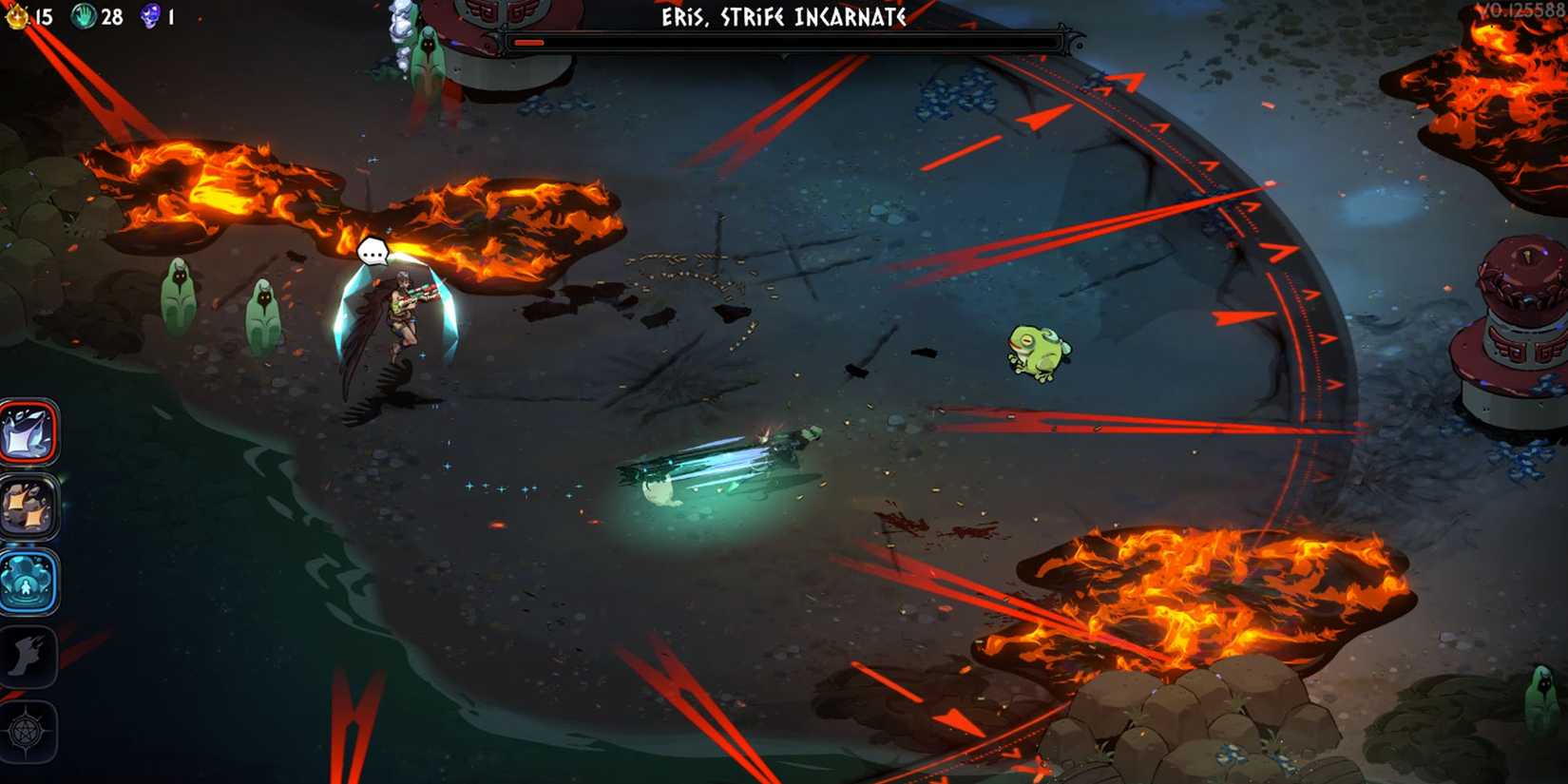
Task: Click the green hand Psyche resource icon
Action: [84, 15]
